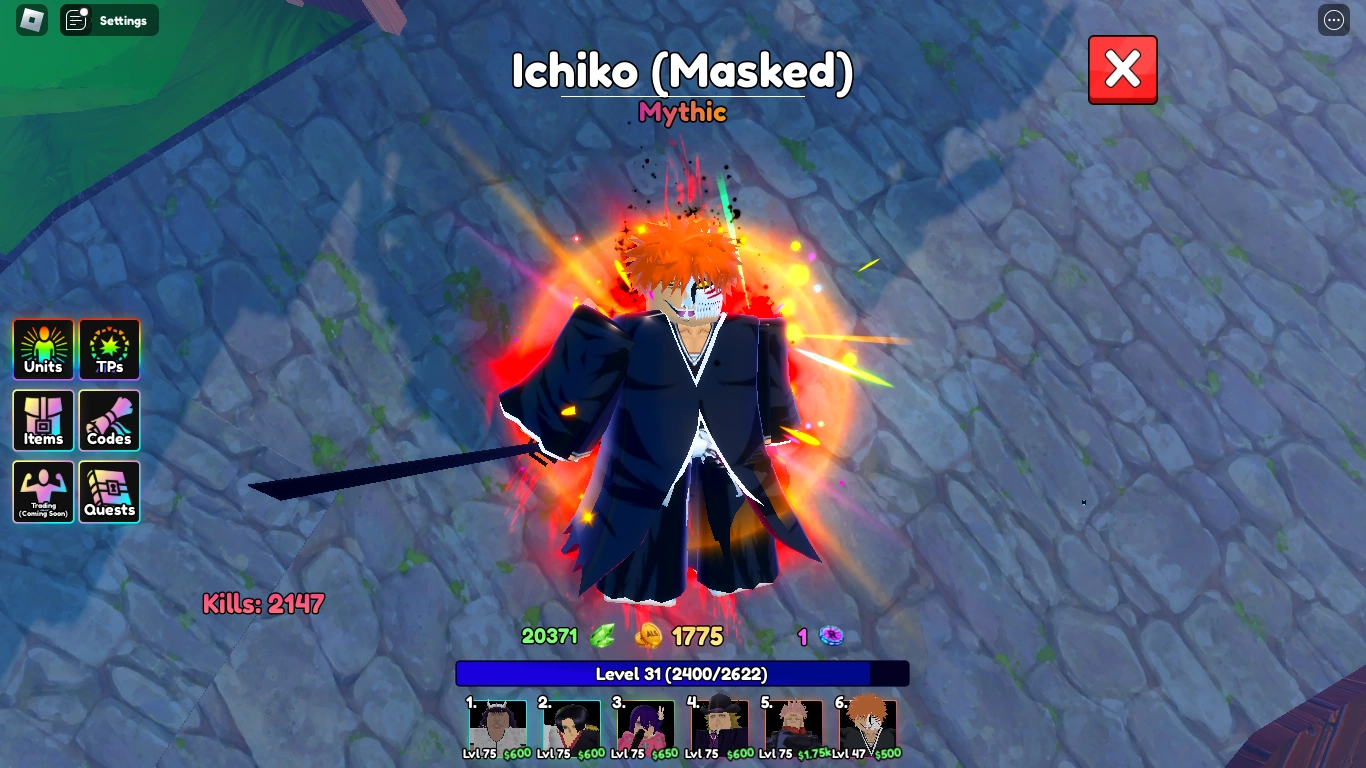Click the Level 31 experience bar
1366x768 pixels.
click(x=683, y=674)
